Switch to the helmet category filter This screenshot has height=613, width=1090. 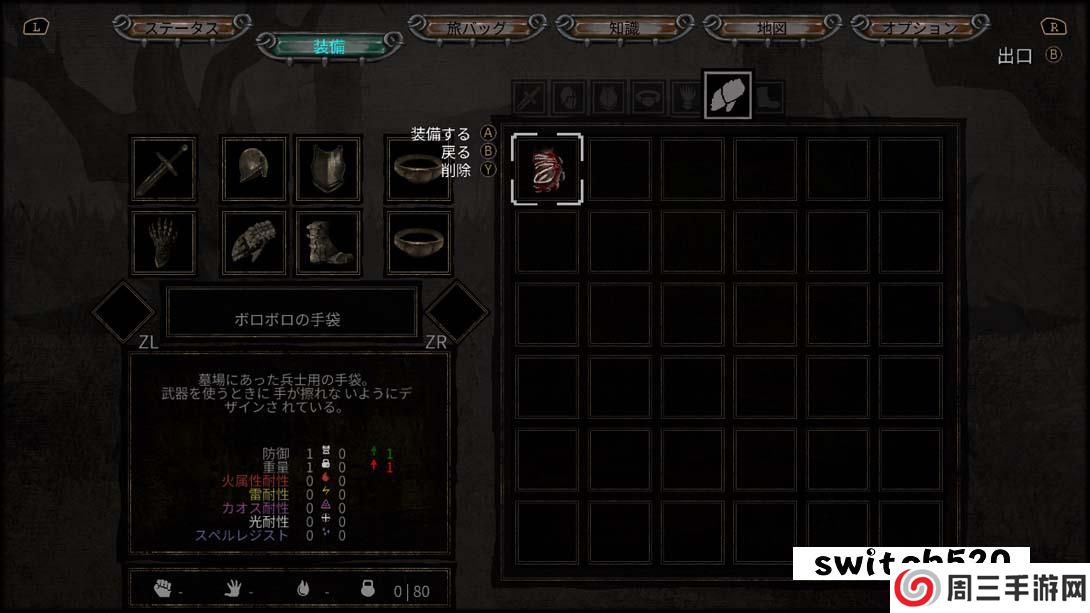[x=569, y=98]
